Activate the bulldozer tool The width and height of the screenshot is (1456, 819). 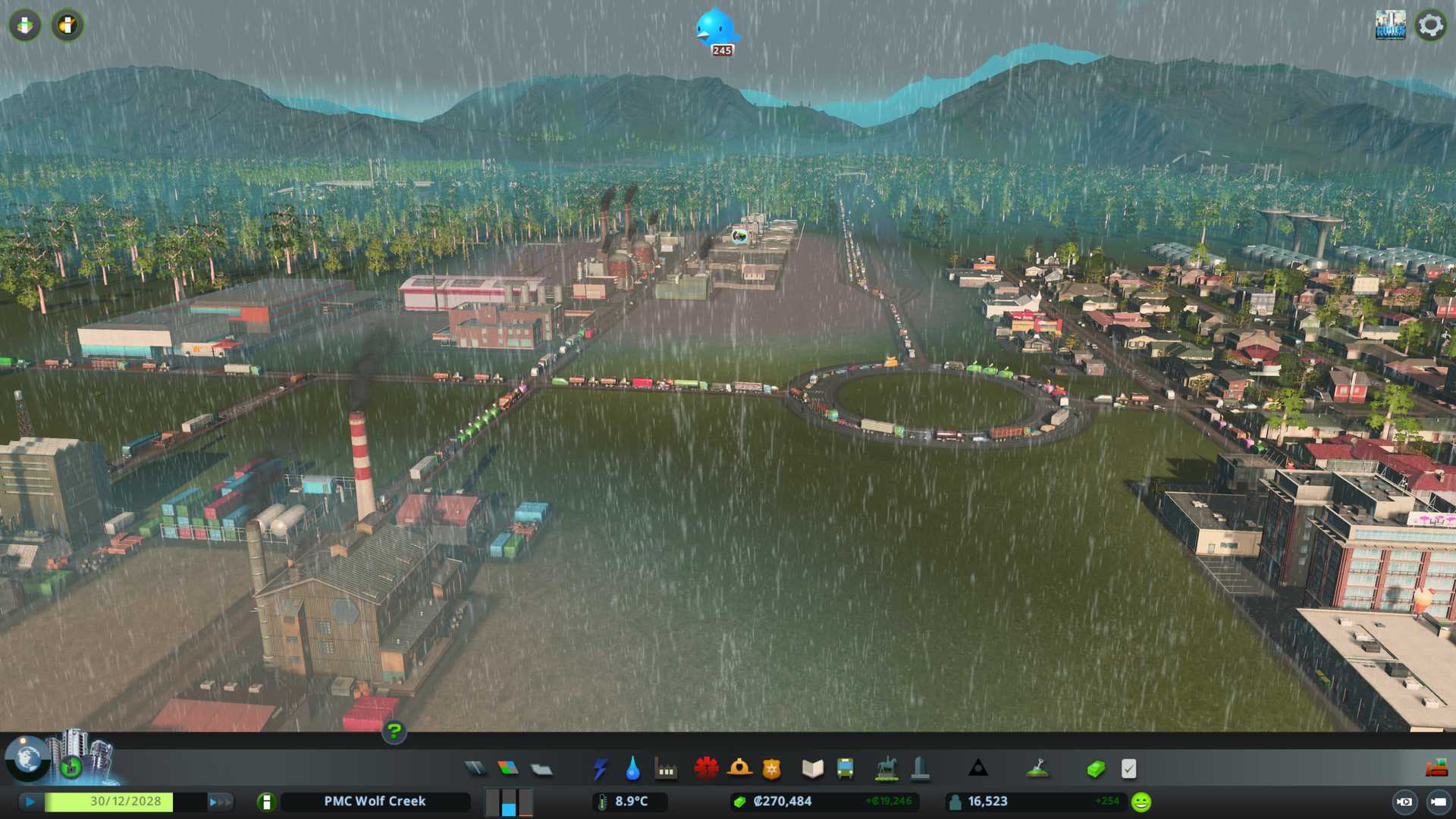[1436, 769]
